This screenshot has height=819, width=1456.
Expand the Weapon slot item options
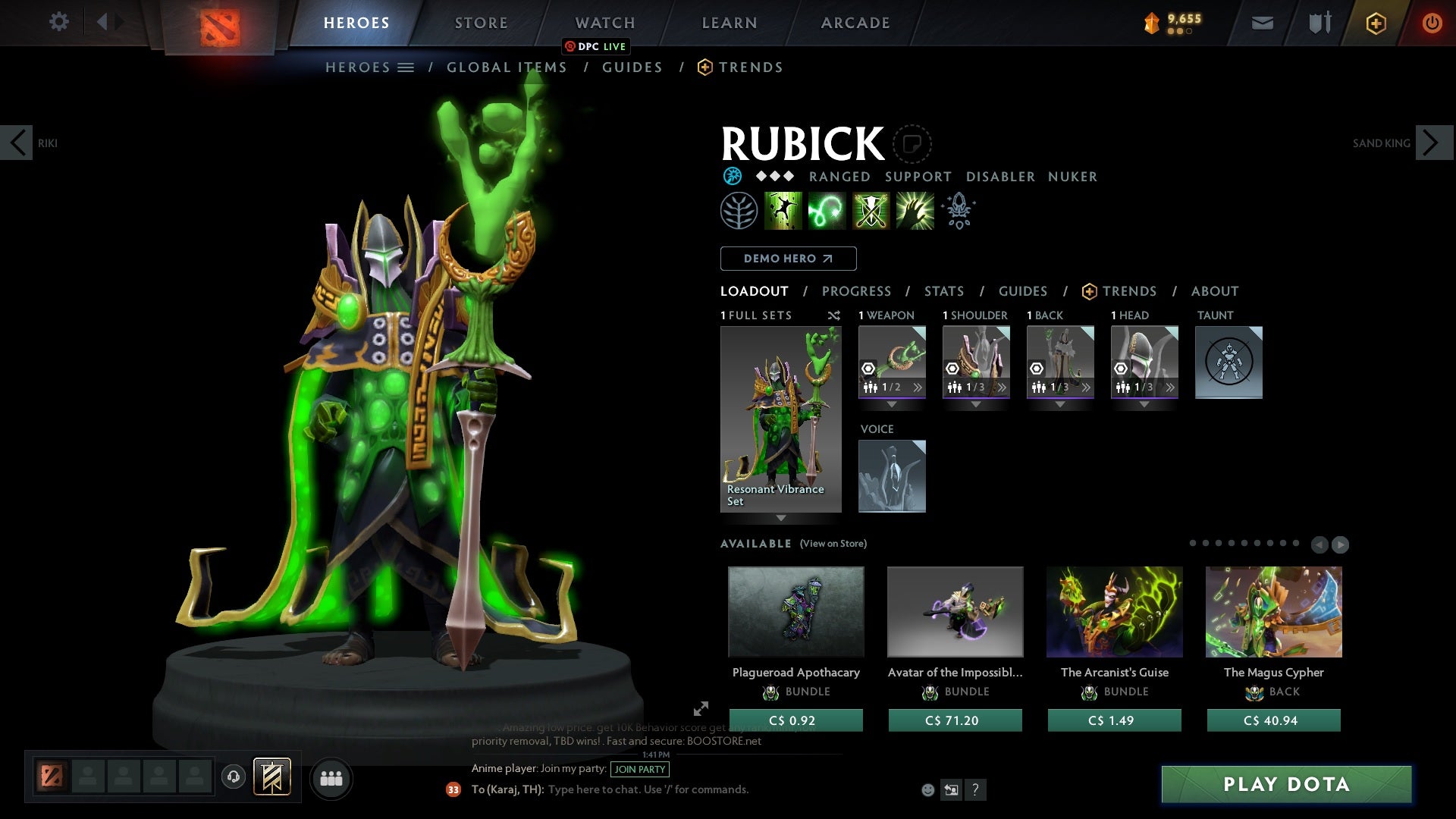point(918,387)
